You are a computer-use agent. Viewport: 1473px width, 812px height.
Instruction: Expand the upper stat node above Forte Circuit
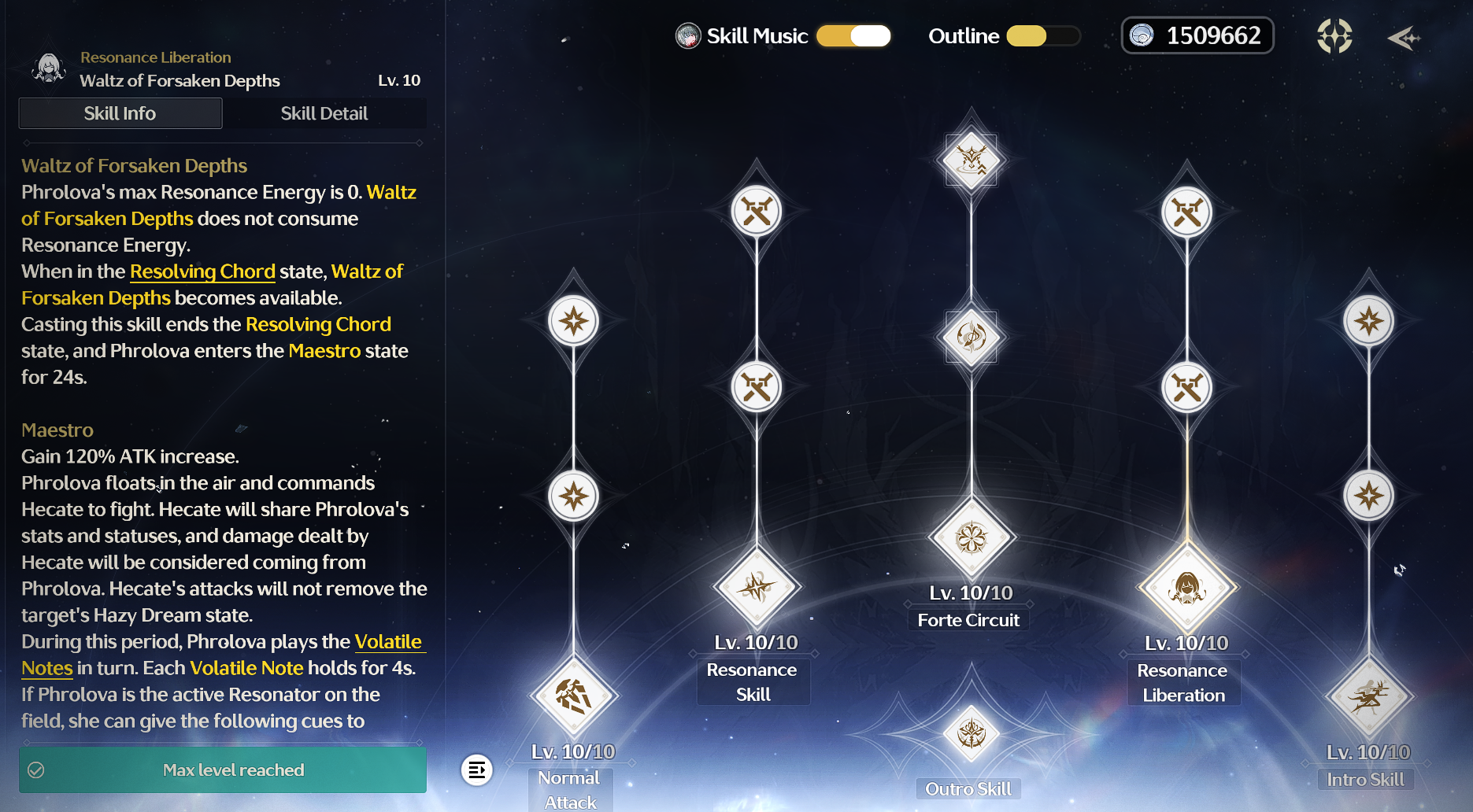coord(970,338)
